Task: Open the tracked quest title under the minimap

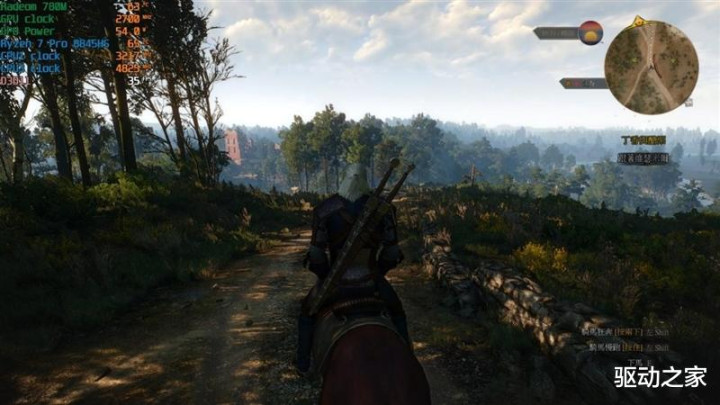Action: coord(643,140)
